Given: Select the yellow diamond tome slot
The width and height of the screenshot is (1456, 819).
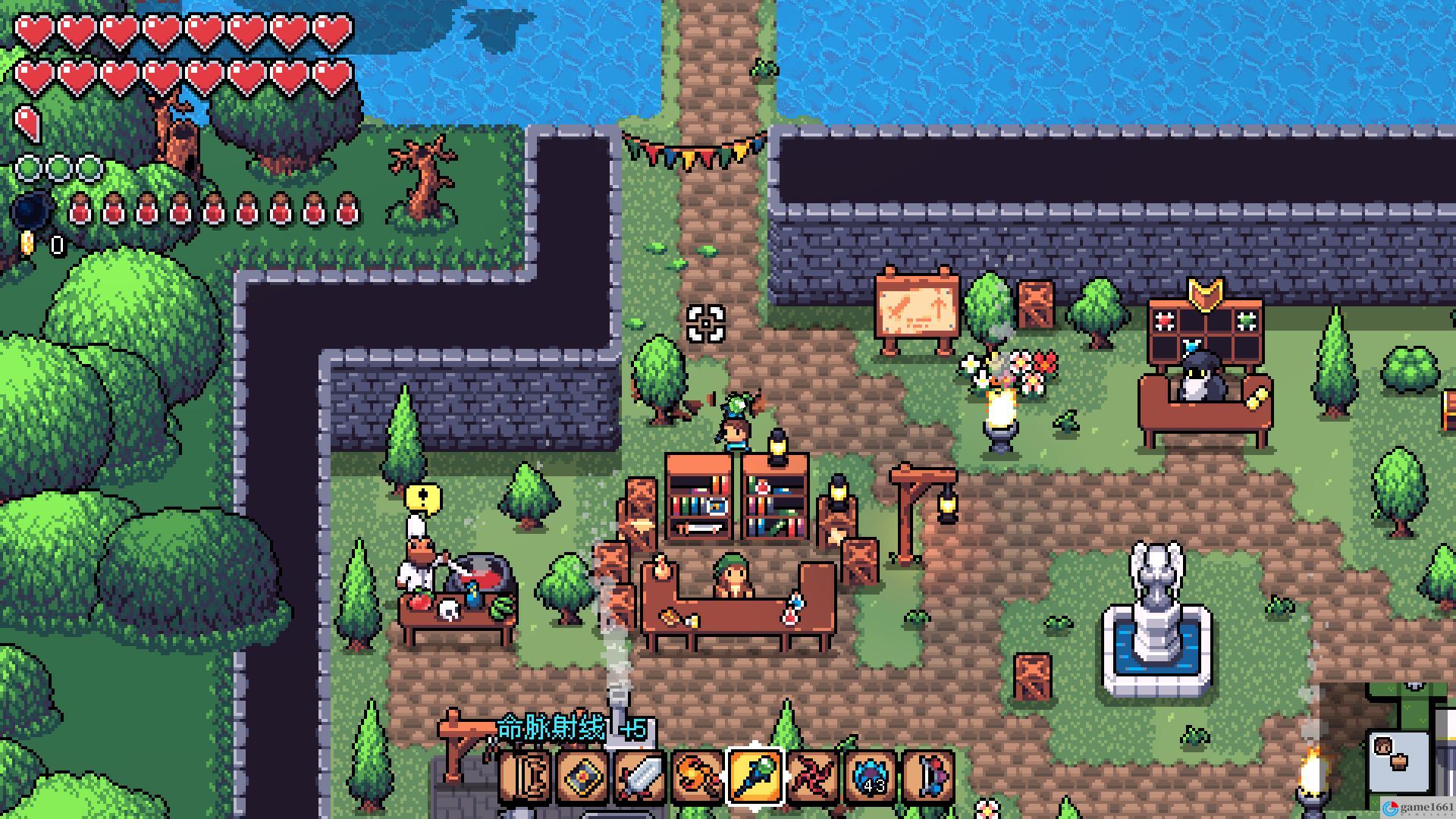Looking at the screenshot, I should pyautogui.click(x=583, y=777).
